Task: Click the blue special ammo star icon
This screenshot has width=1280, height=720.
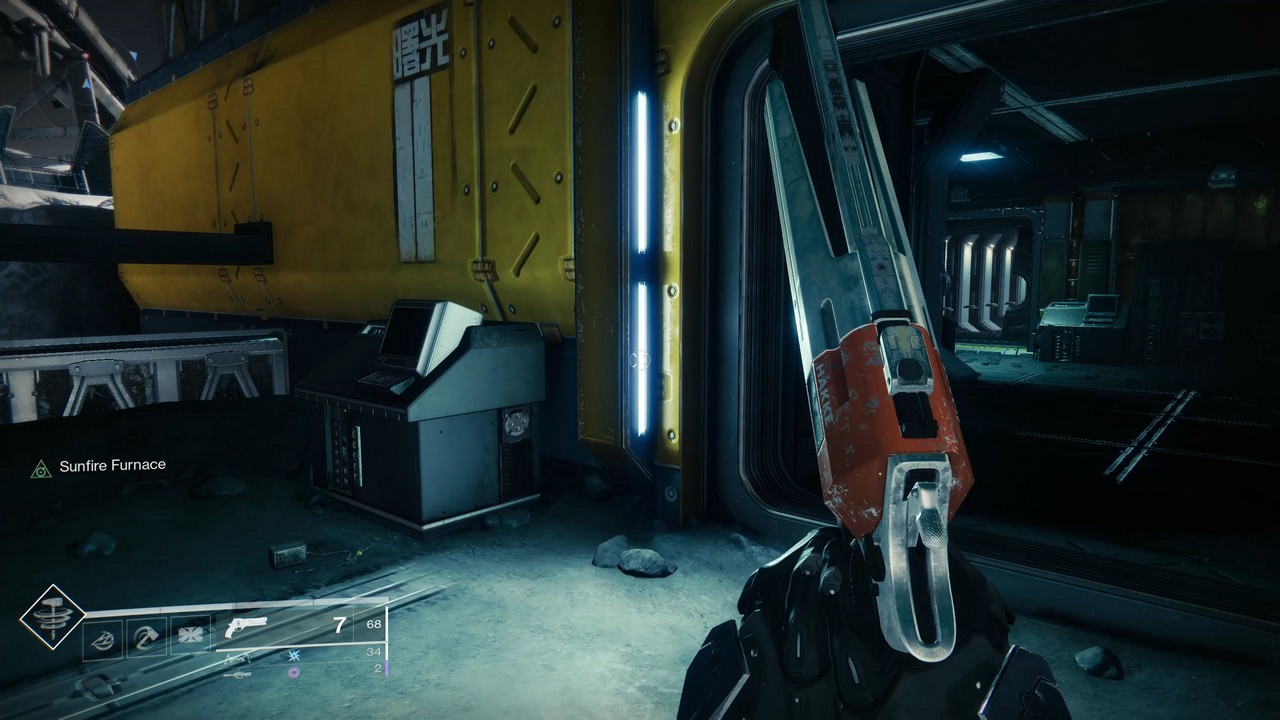Action: 294,655
